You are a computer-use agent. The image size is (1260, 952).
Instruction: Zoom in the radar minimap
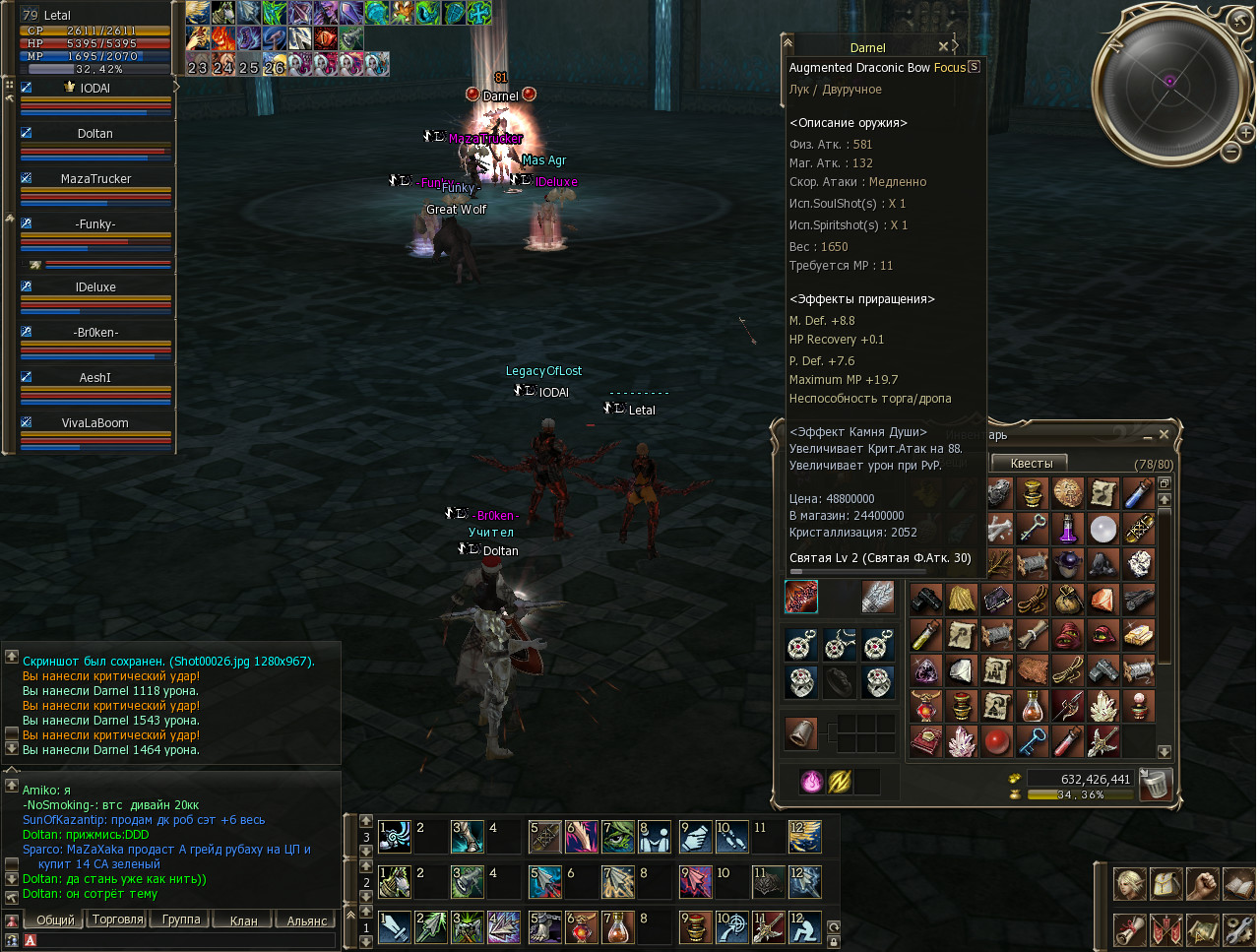[x=1245, y=133]
